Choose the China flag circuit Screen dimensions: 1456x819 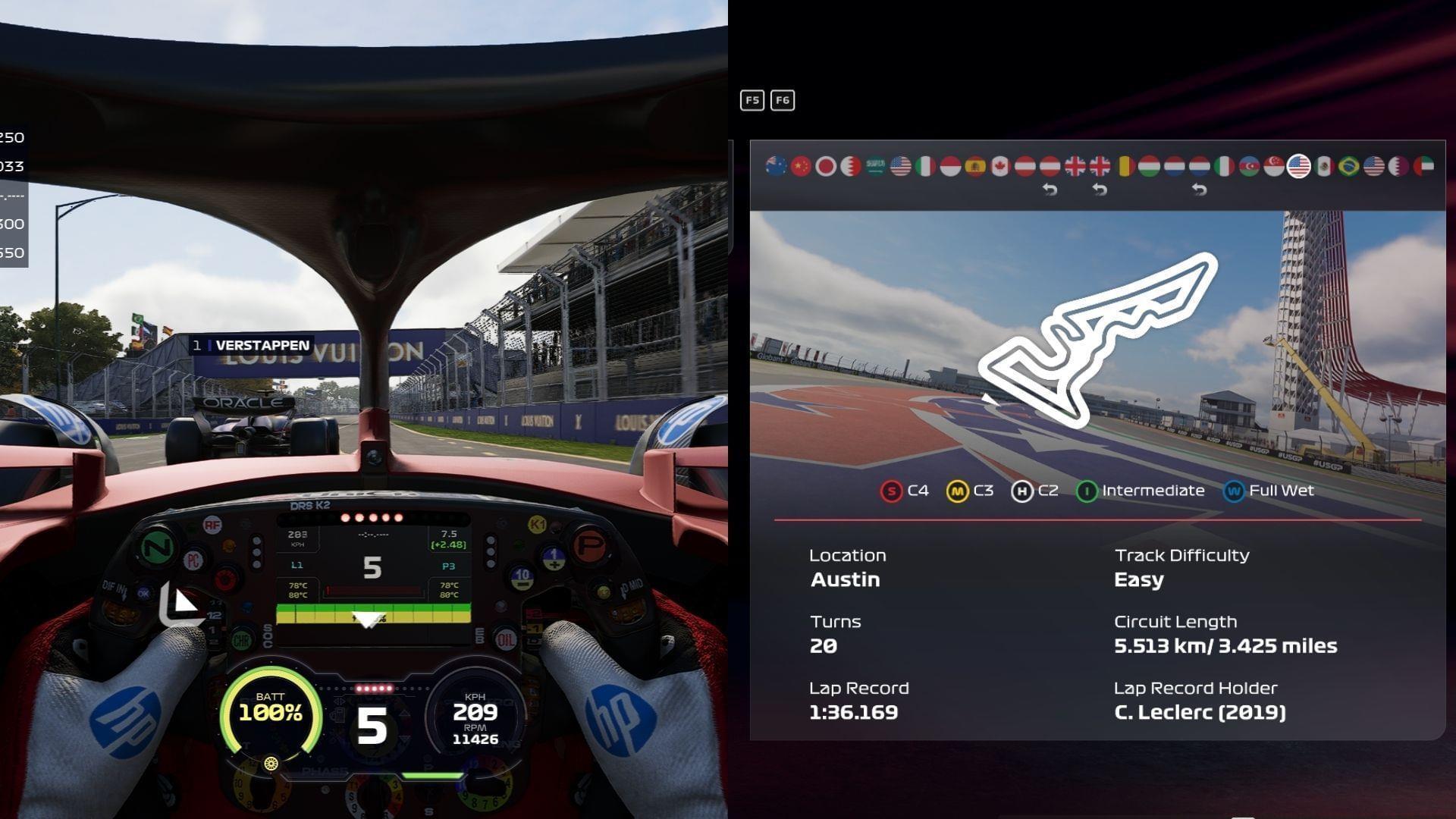(801, 166)
